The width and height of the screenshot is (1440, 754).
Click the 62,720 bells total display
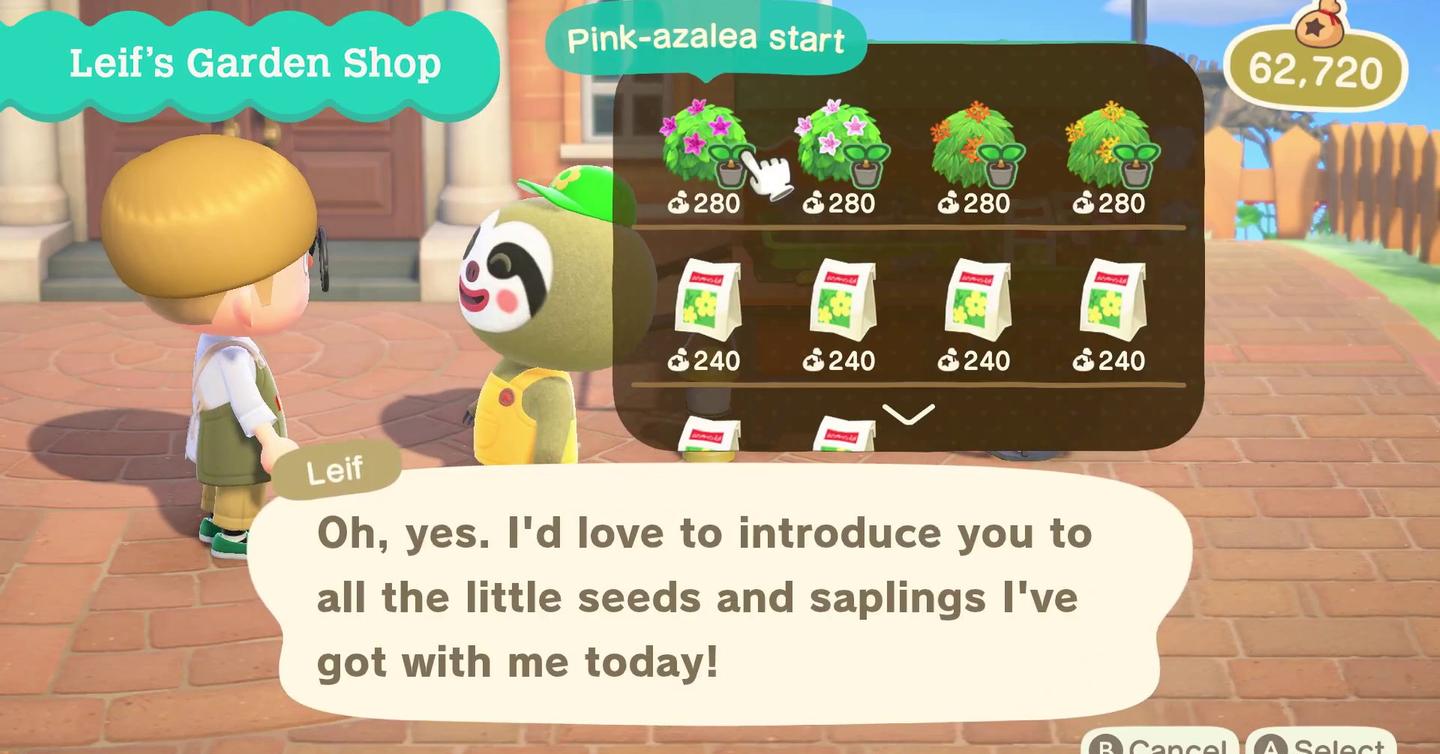pos(1315,71)
